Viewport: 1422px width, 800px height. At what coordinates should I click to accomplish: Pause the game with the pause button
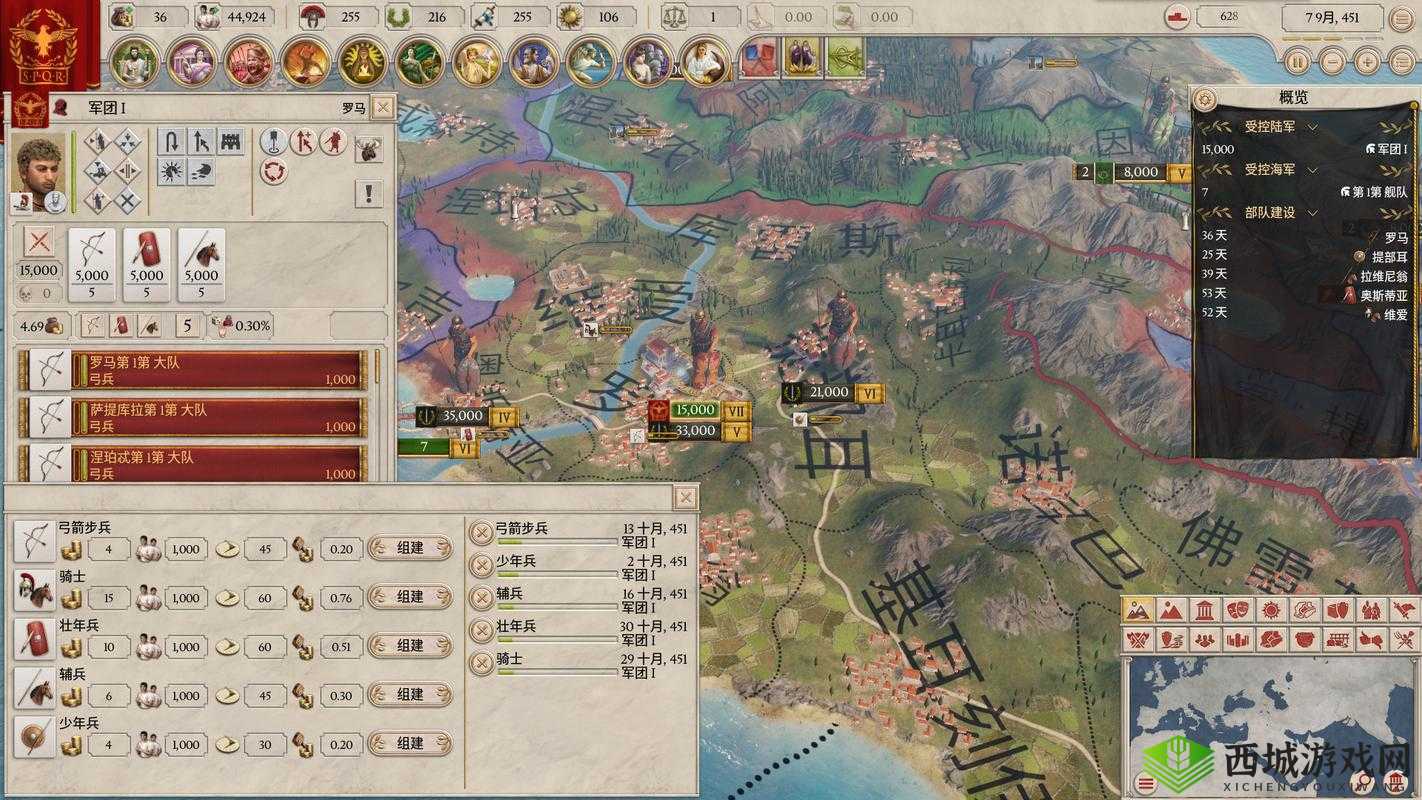point(1297,61)
